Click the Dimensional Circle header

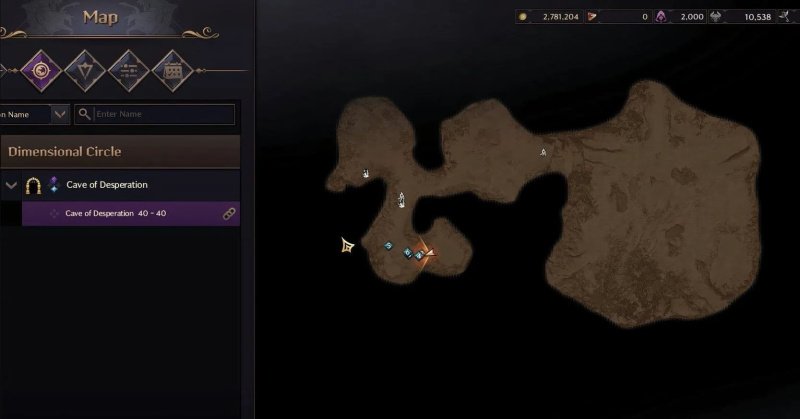pos(120,152)
